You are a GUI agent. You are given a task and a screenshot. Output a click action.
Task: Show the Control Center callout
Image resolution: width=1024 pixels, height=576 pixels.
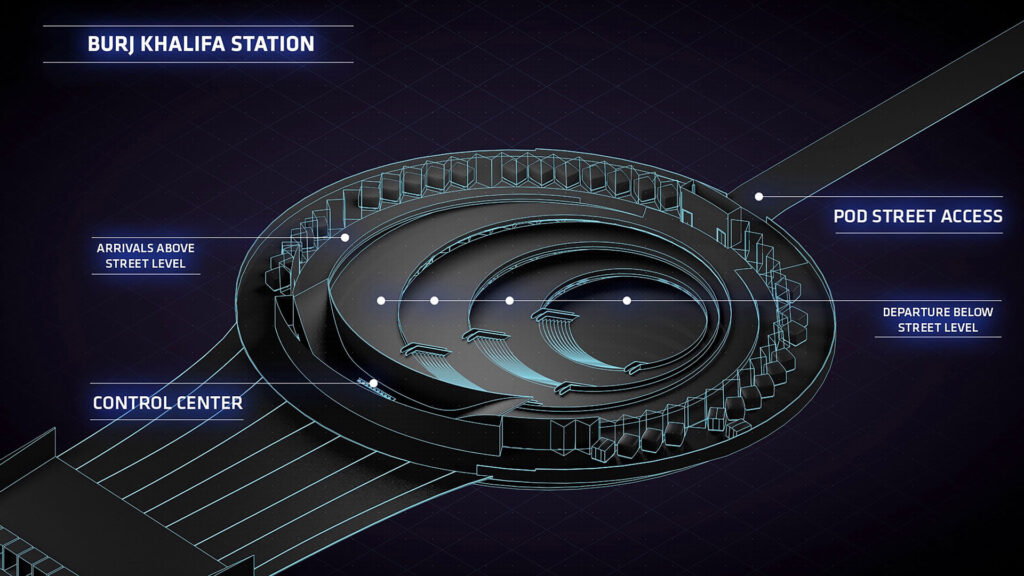click(167, 404)
